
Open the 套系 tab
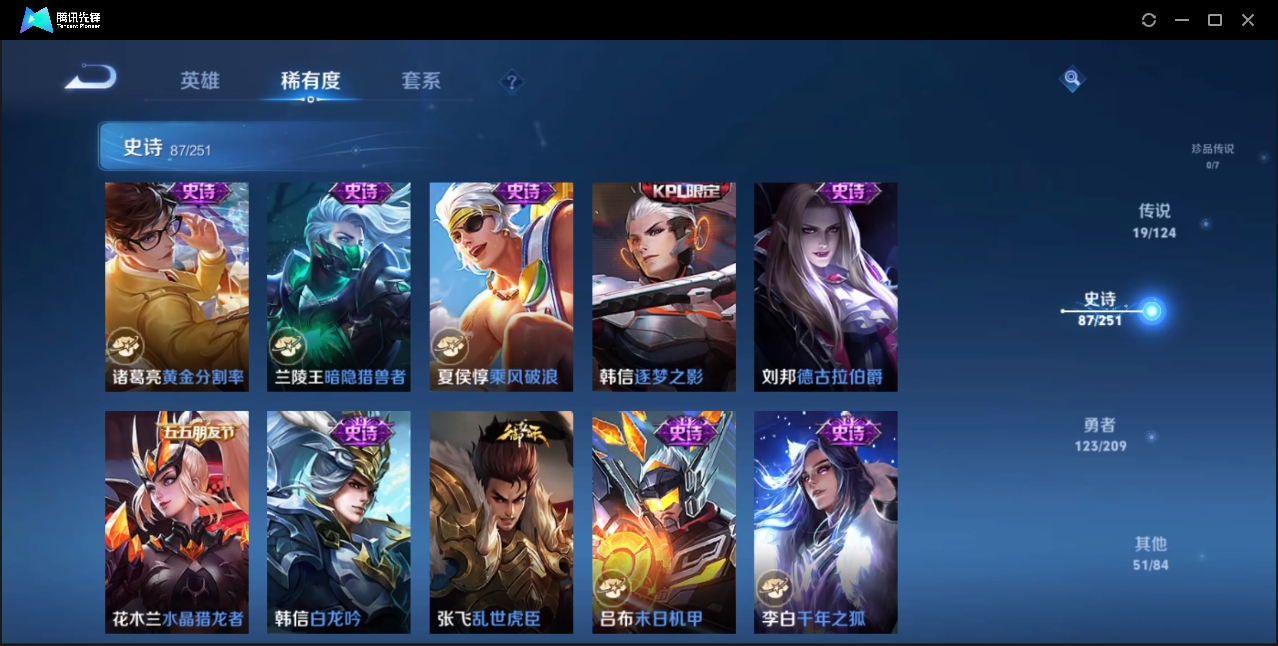pyautogui.click(x=420, y=81)
